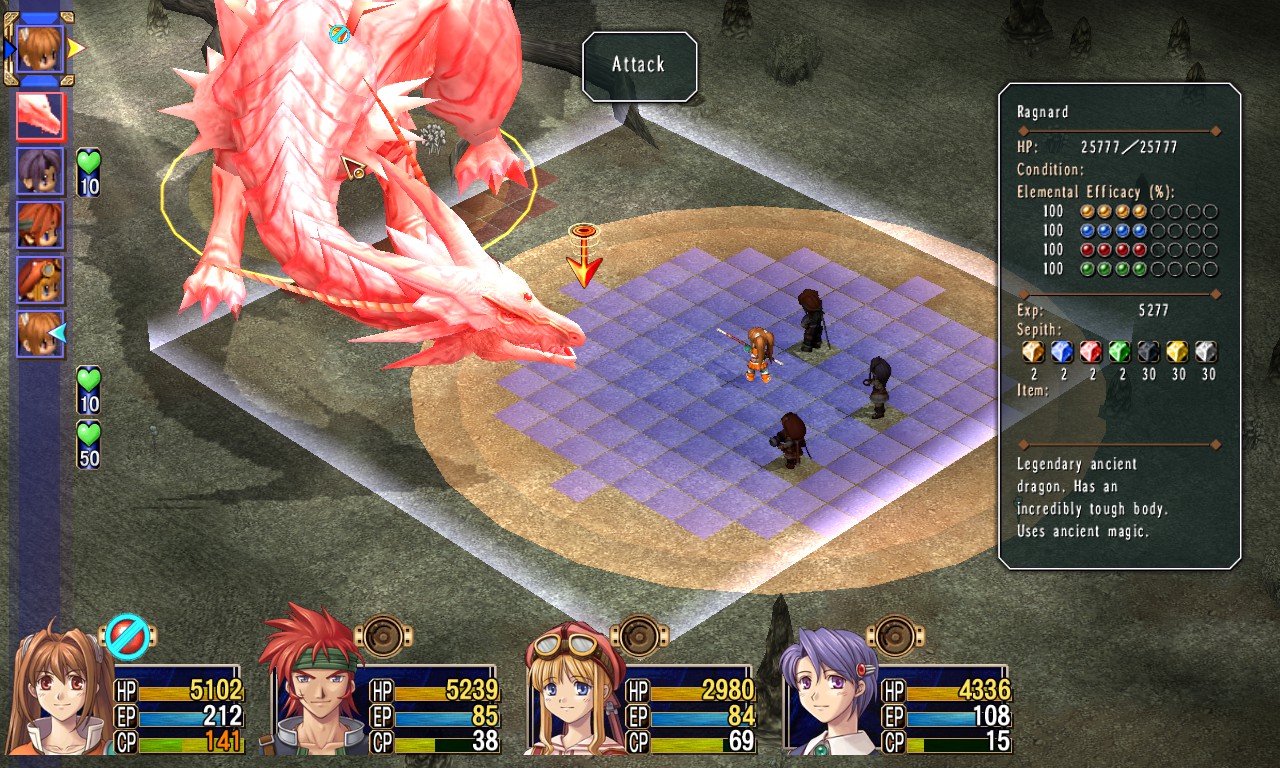Click the green heart 50 turn bonus icon
1280x768 pixels.
point(89,445)
